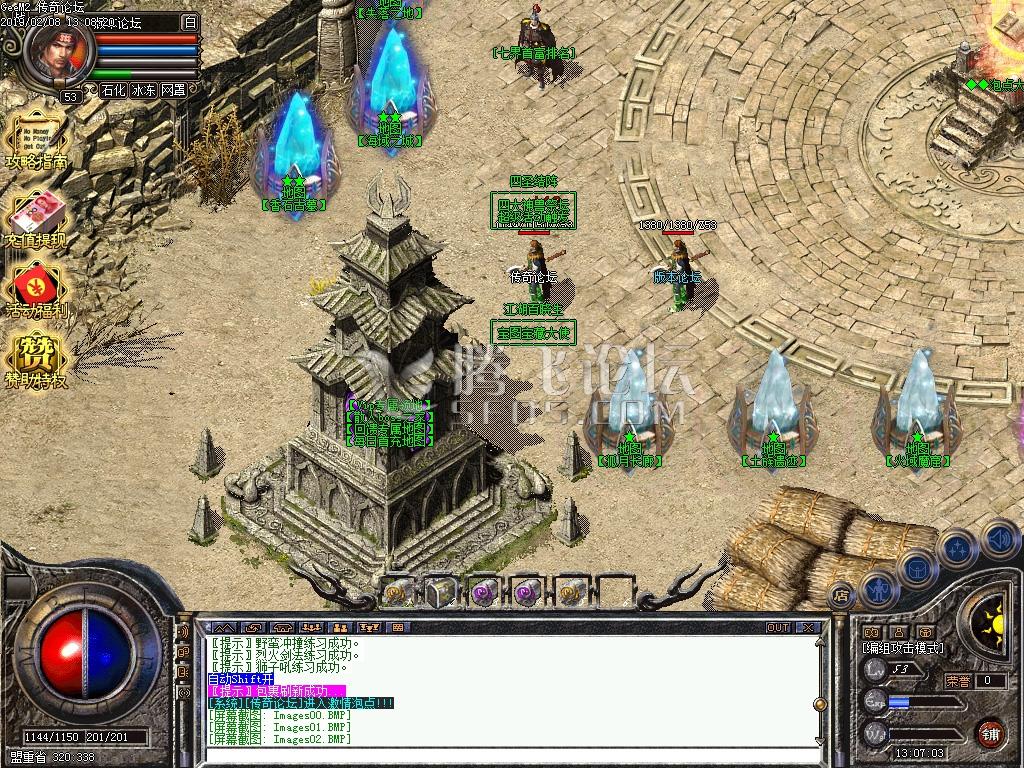Open the red 铺 stall button
Screen dimensions: 1024x768
pyautogui.click(x=991, y=731)
